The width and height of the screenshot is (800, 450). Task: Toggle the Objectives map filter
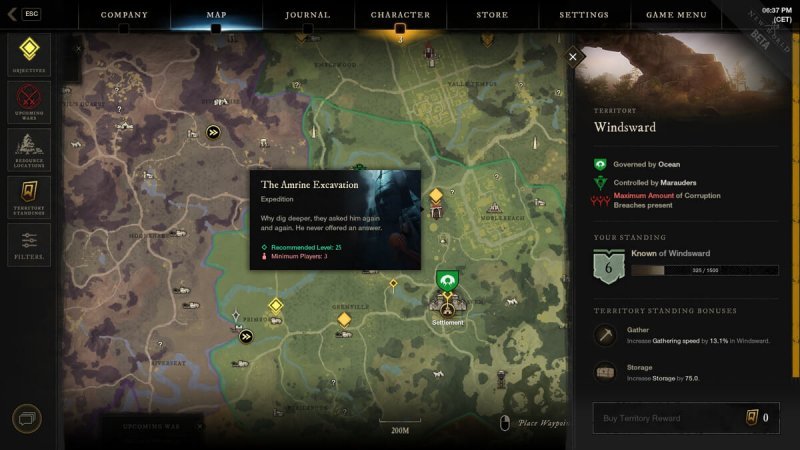[x=29, y=54]
